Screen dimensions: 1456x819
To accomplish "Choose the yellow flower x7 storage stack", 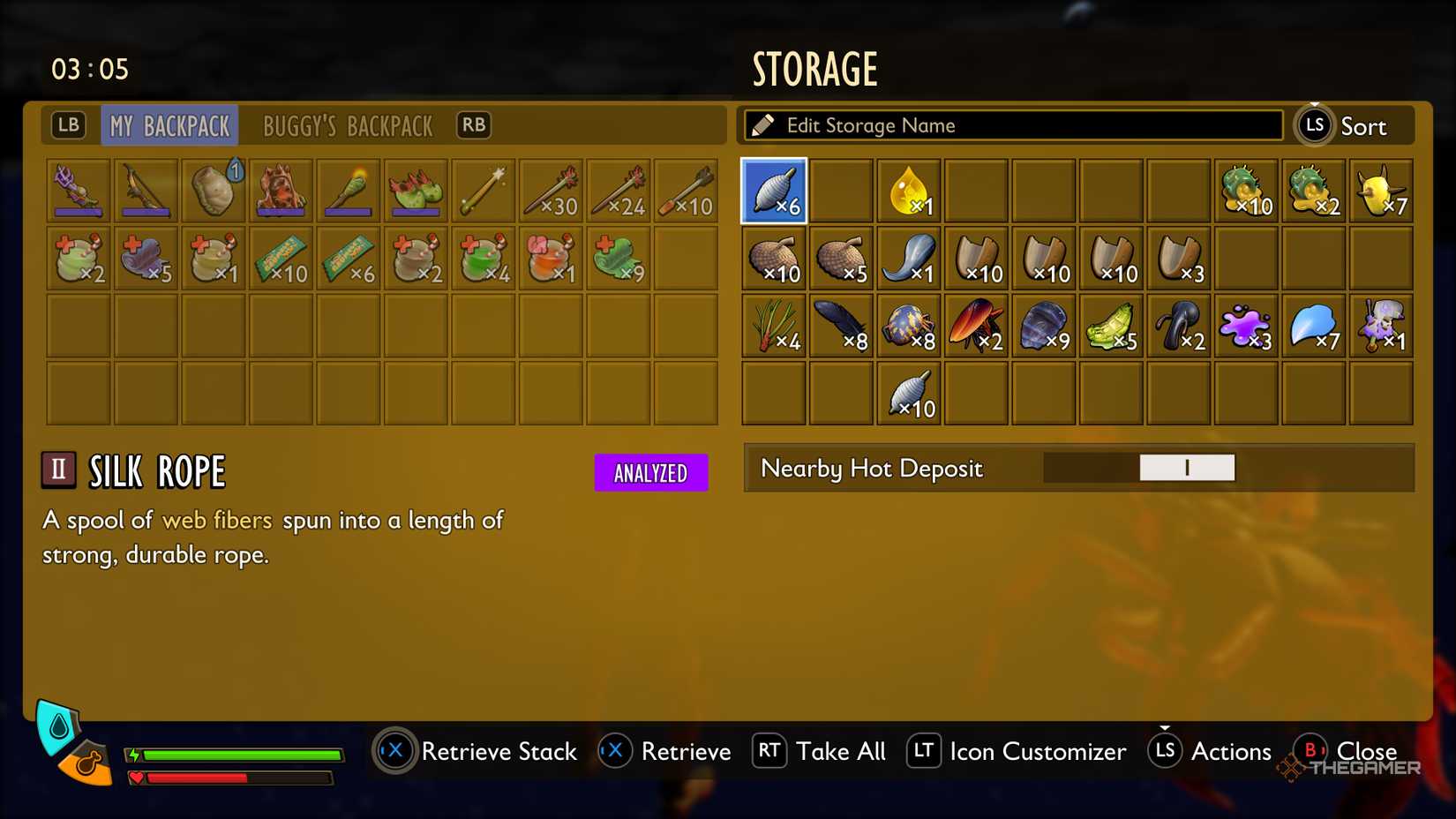I will click(1381, 191).
